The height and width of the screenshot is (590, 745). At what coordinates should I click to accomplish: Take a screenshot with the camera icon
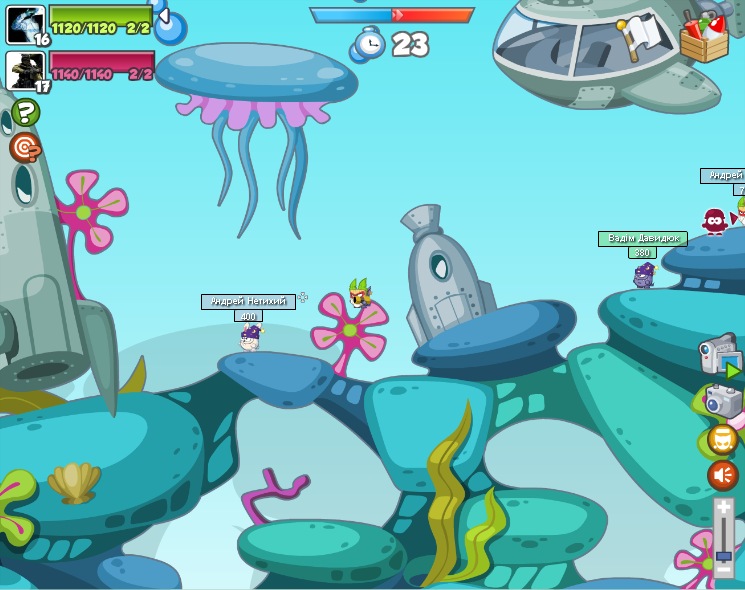tap(723, 402)
